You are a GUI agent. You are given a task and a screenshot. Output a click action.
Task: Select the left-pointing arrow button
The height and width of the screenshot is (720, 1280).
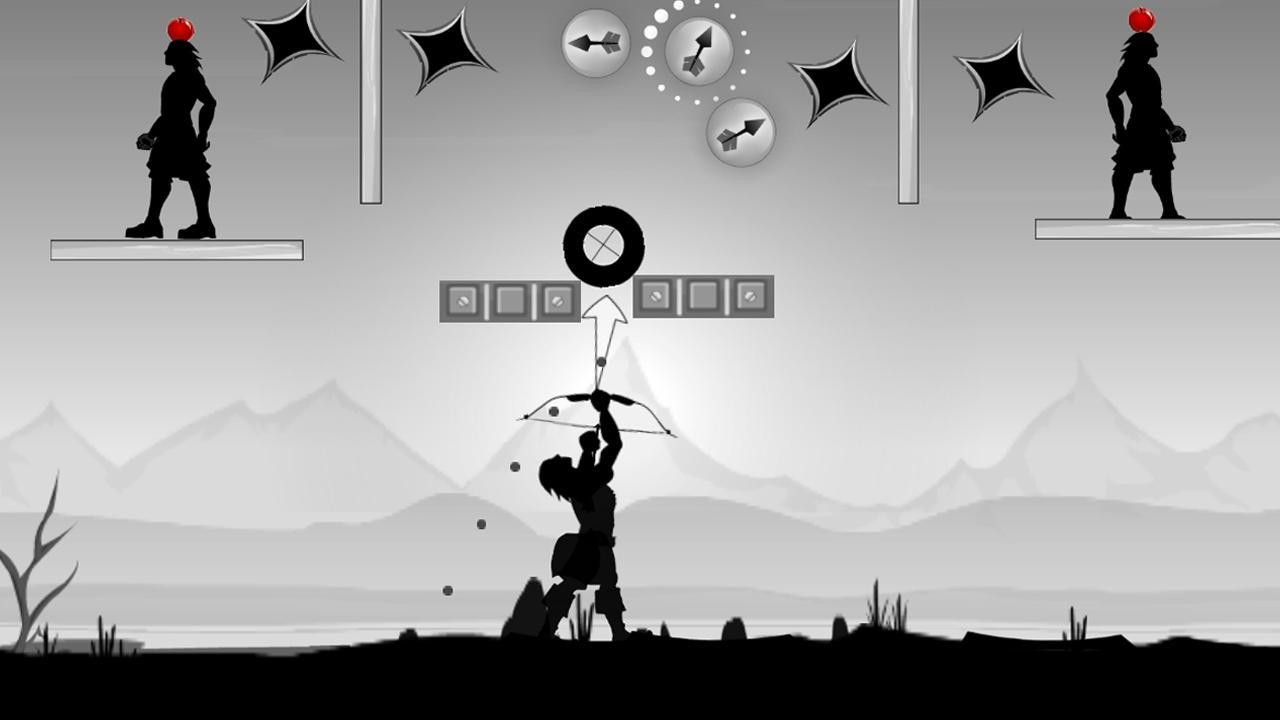click(595, 43)
